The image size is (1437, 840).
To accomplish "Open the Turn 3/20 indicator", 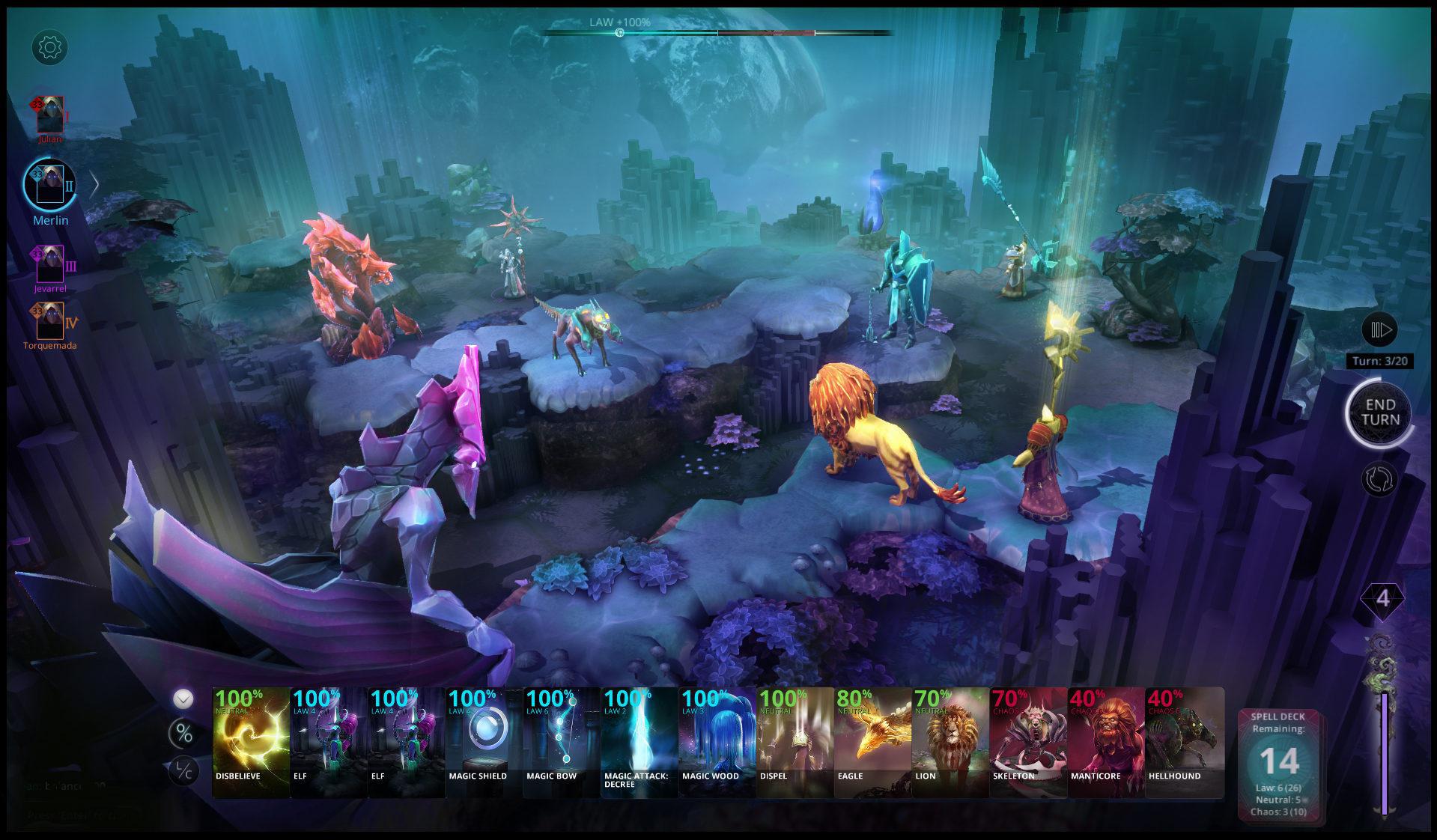I will point(1380,359).
